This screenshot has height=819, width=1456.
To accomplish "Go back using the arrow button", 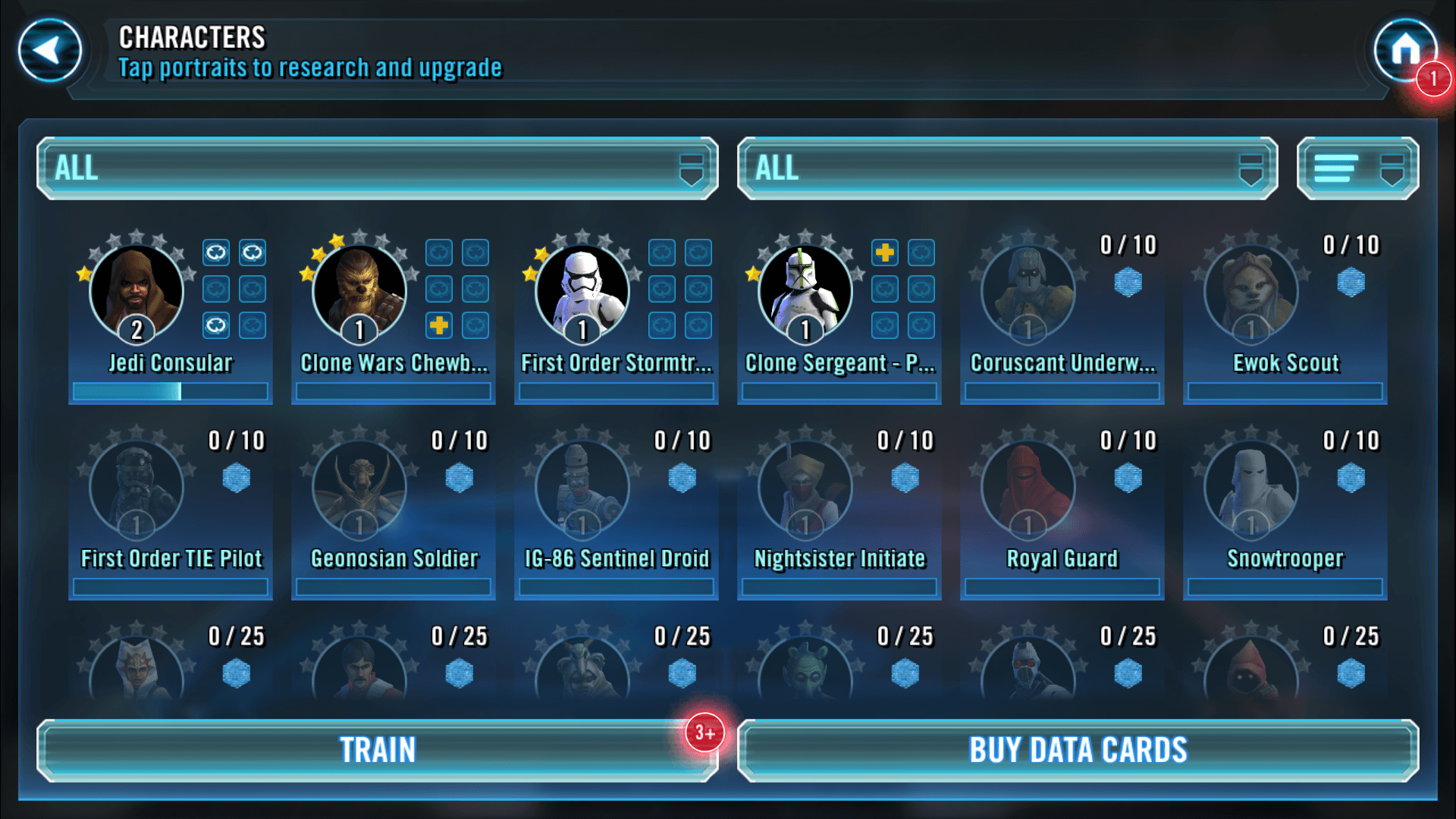I will coord(50,51).
